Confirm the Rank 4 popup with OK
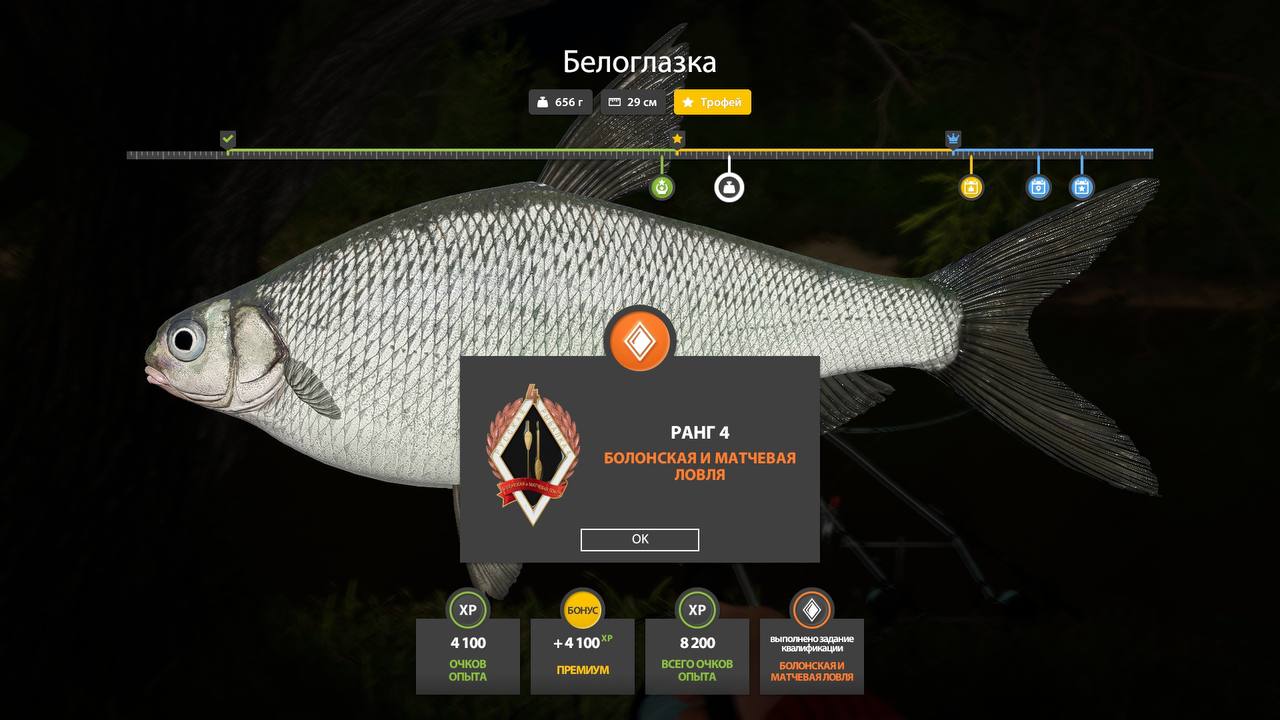 click(640, 540)
